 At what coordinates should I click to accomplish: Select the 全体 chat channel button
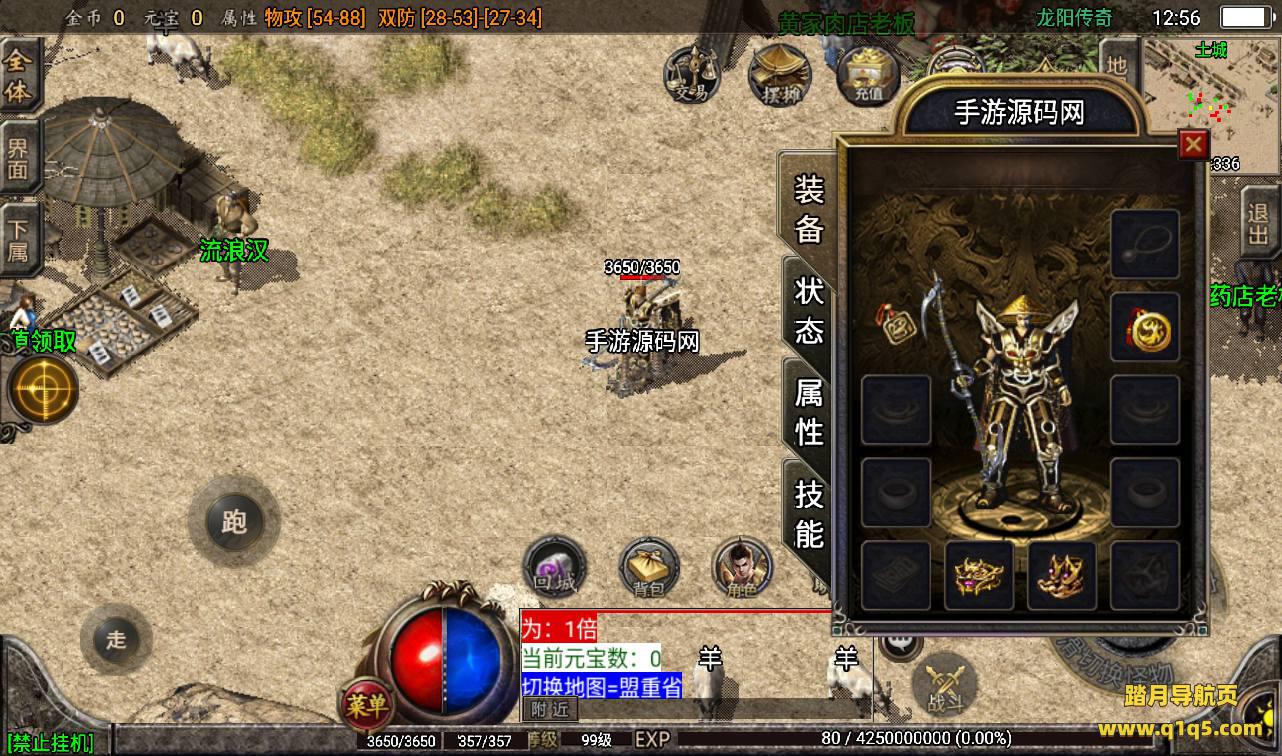tap(19, 75)
